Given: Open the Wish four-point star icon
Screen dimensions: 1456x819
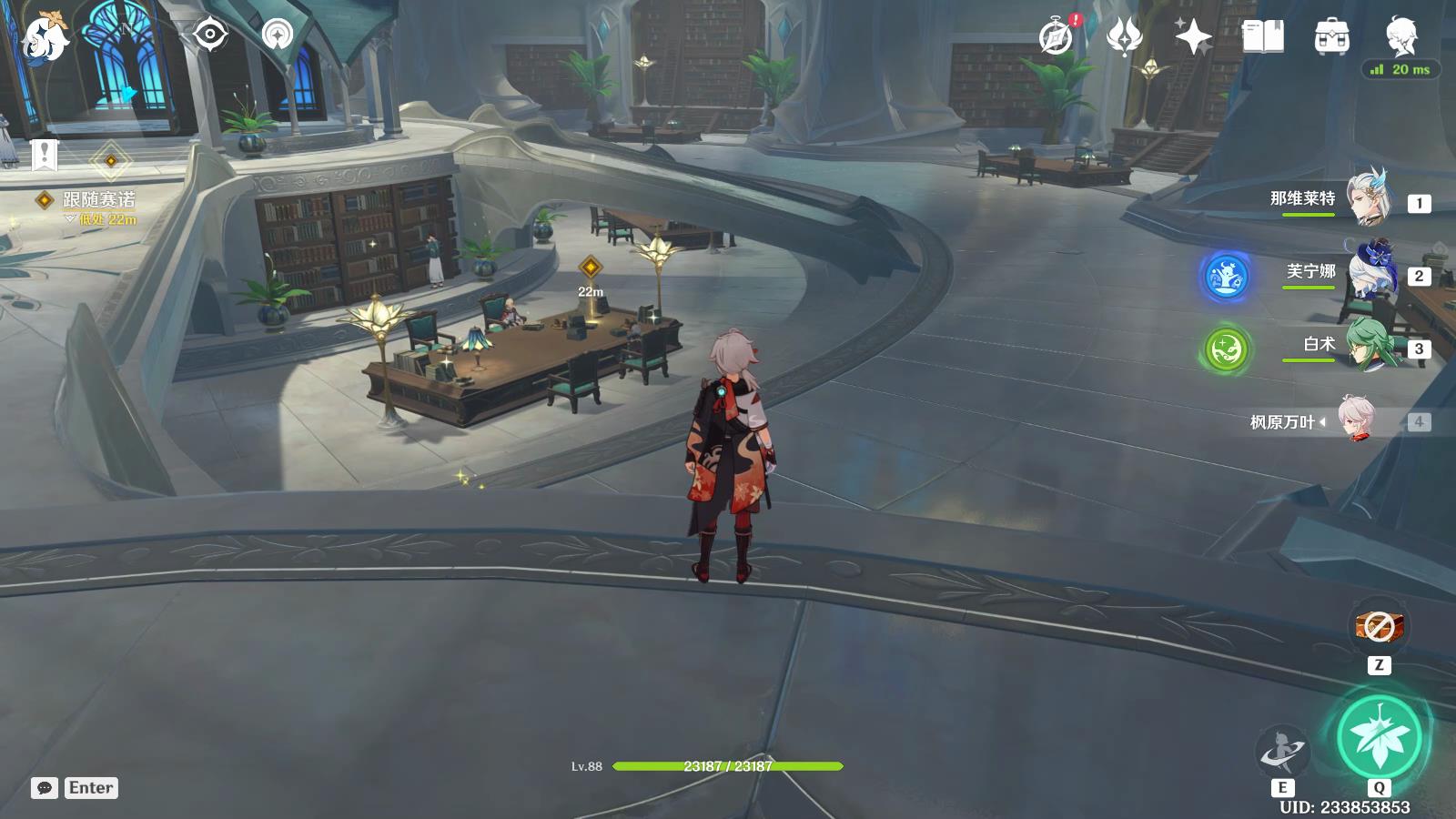Looking at the screenshot, I should tap(1193, 37).
